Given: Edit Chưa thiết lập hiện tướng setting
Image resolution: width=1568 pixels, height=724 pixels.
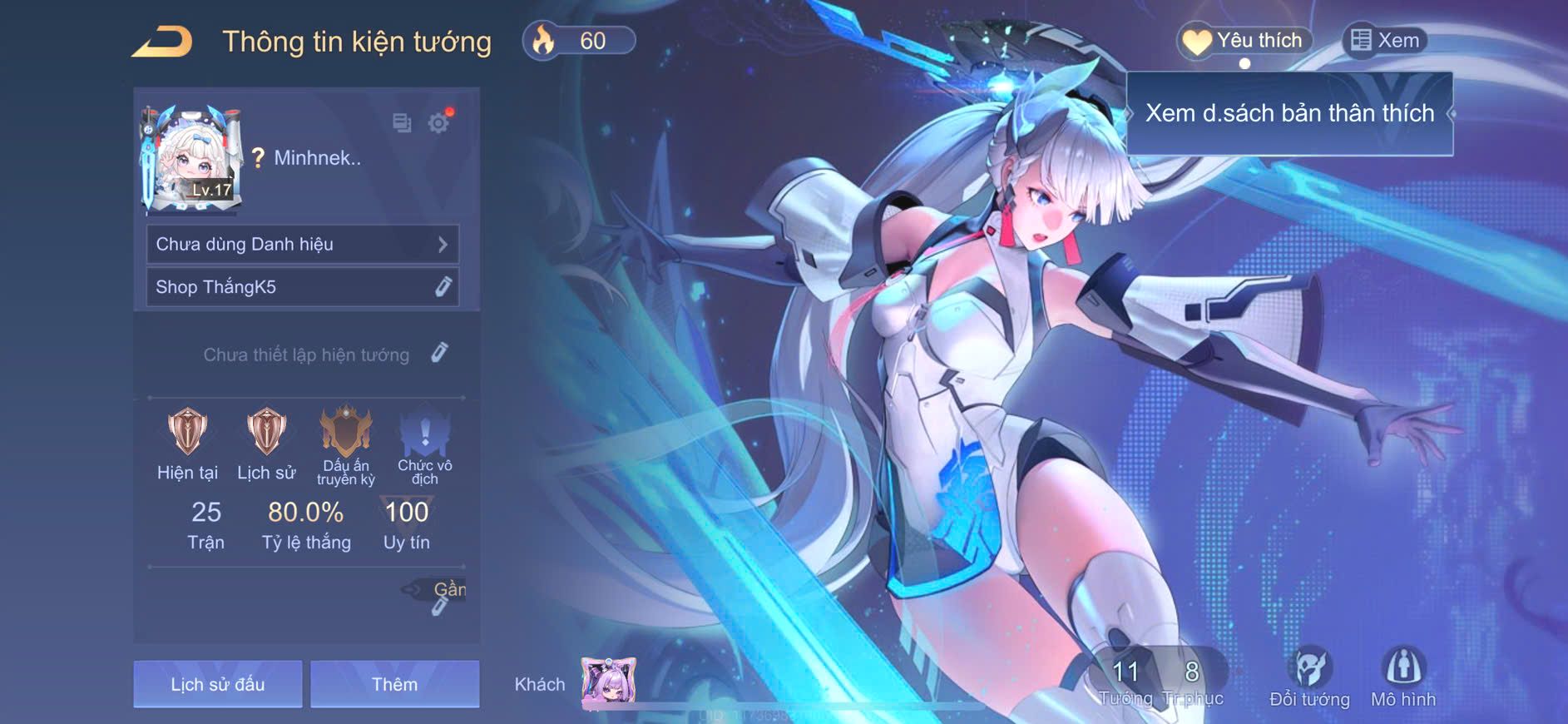Looking at the screenshot, I should [439, 353].
